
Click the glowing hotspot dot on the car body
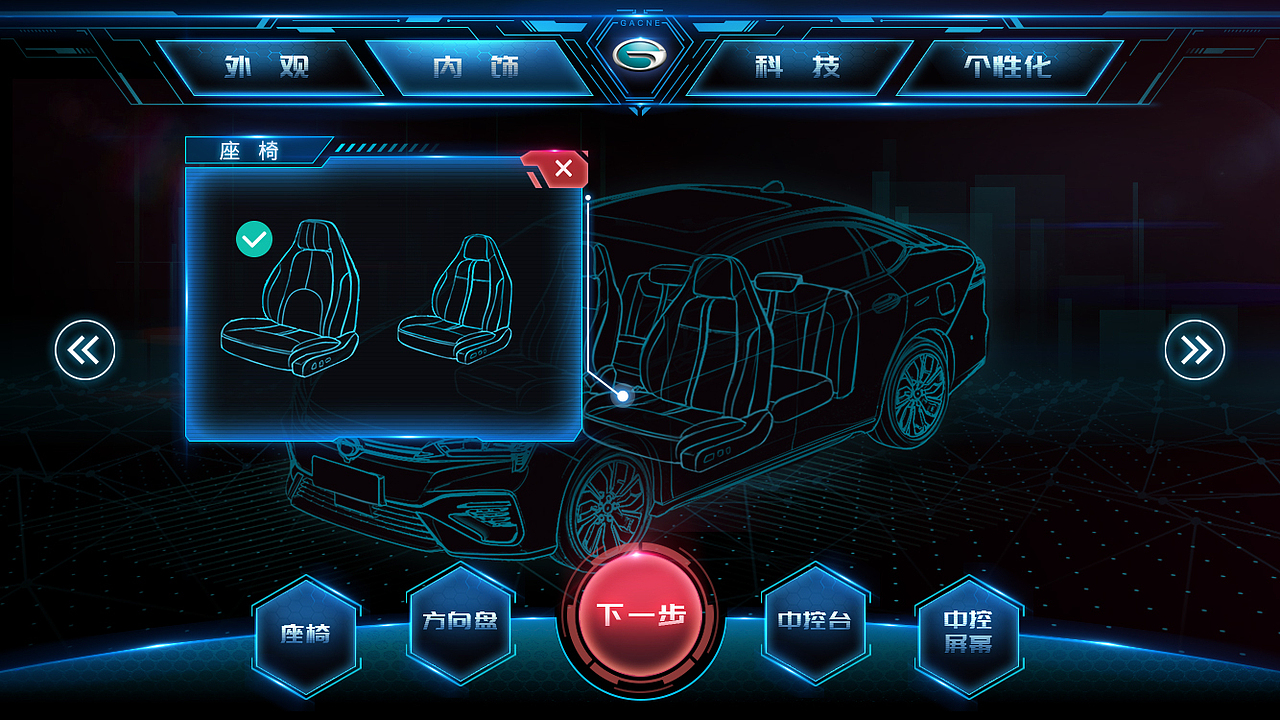tap(622, 396)
